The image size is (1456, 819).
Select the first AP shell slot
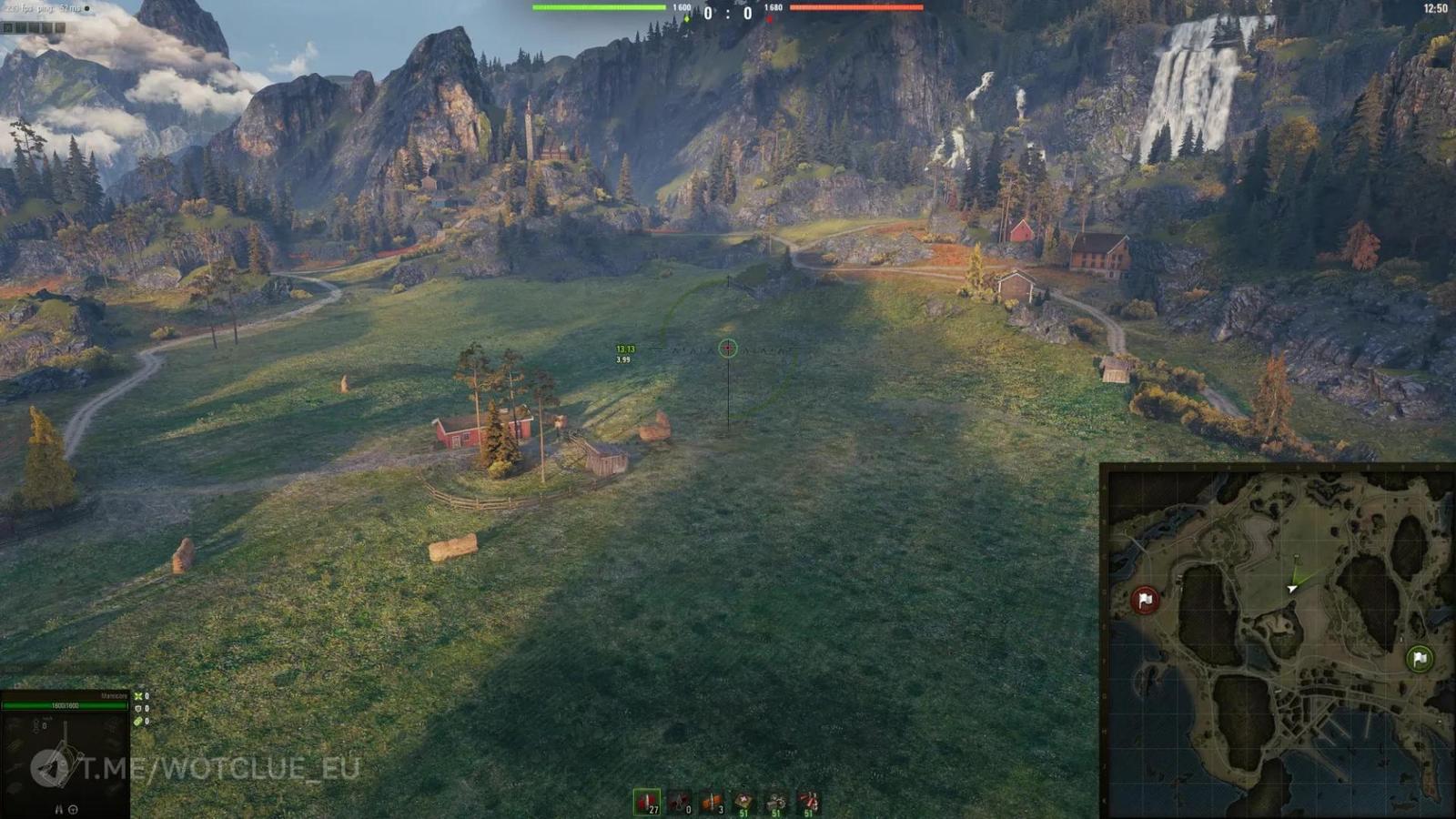coord(648,799)
